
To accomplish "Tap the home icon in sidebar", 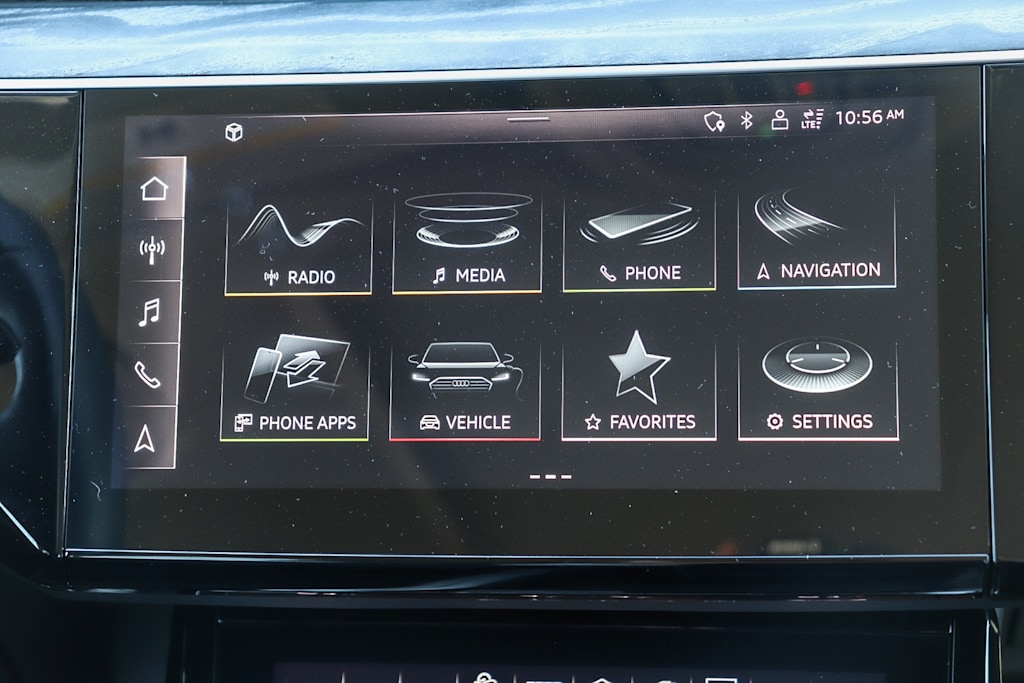I will (154, 188).
